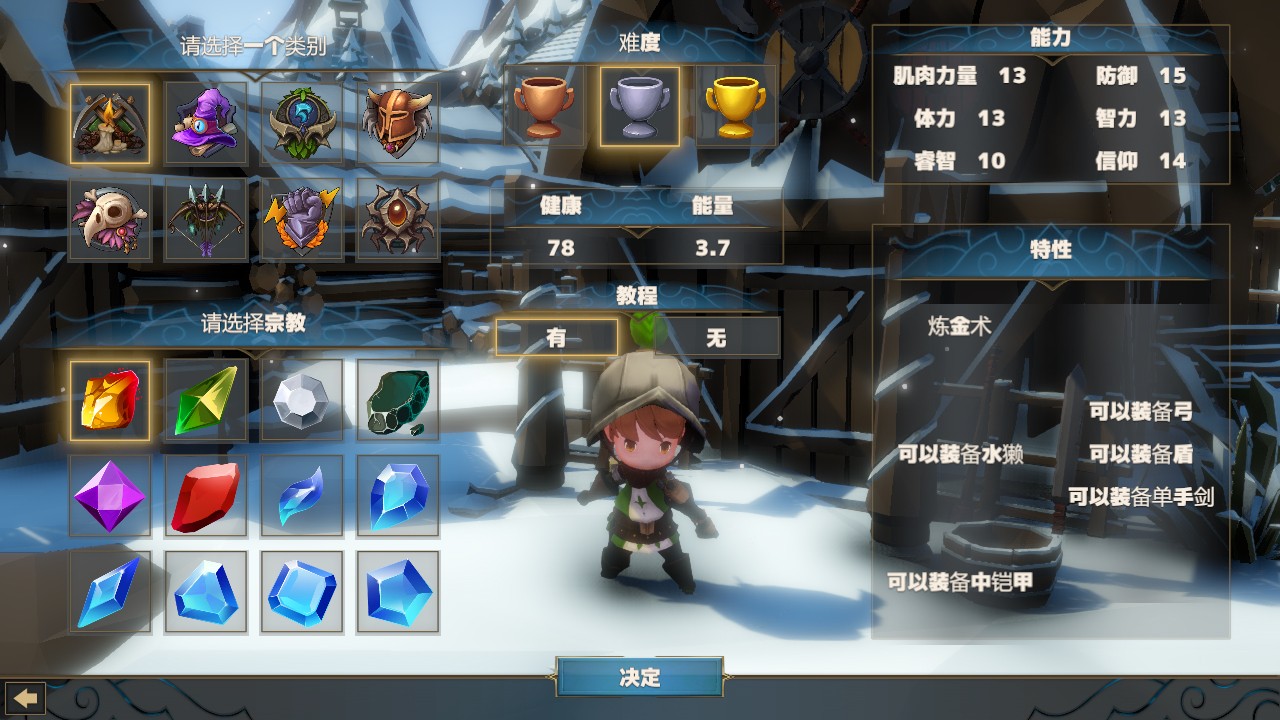Go back using the arrow button
Viewport: 1280px width, 720px height.
point(26,696)
